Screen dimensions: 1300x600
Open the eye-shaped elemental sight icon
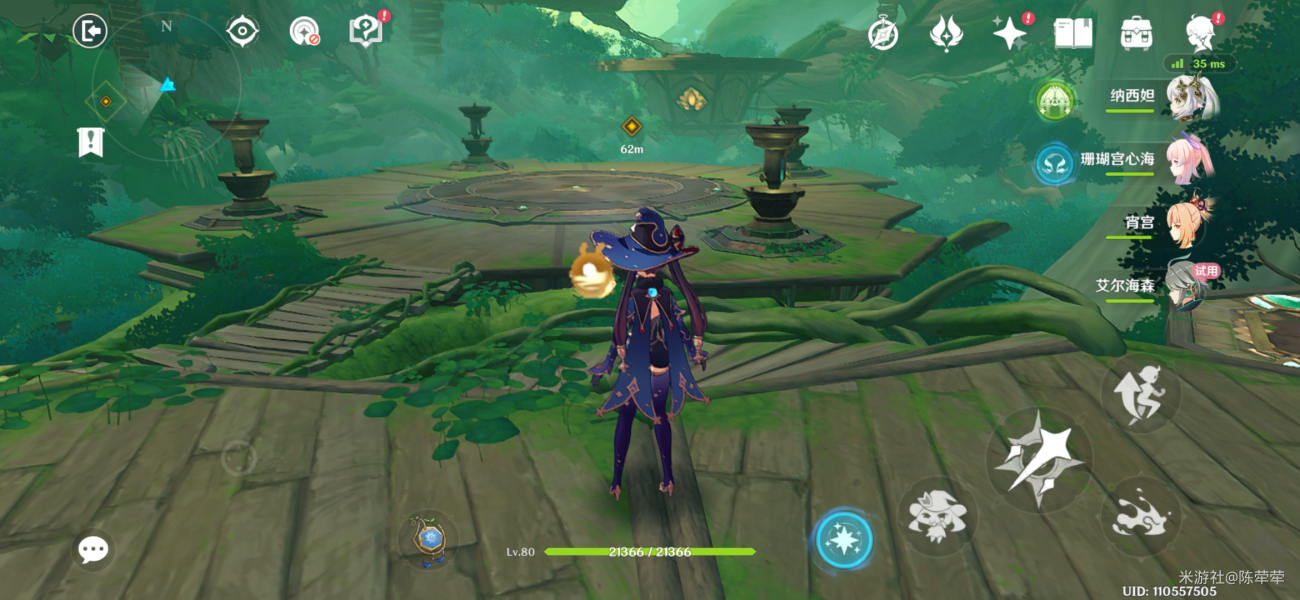tap(242, 32)
